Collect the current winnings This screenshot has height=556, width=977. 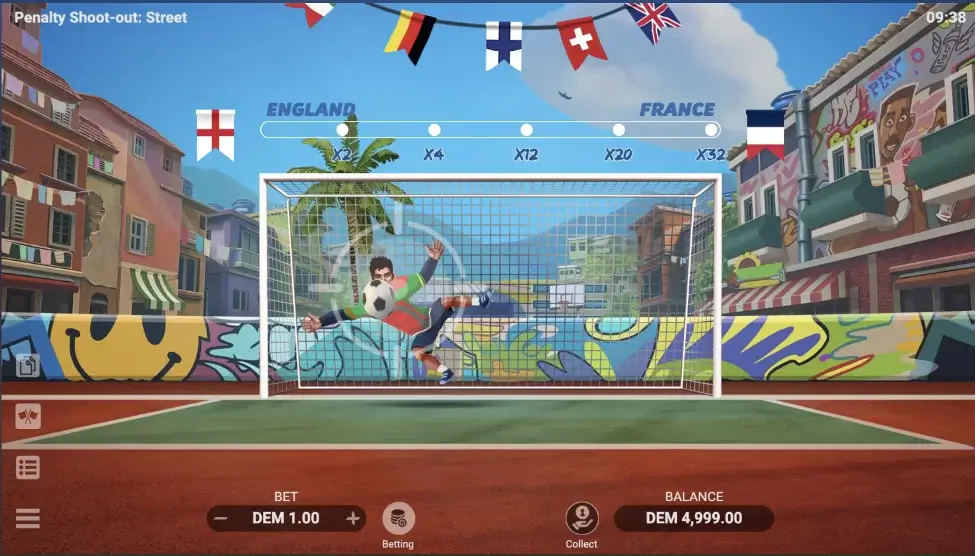tap(581, 518)
